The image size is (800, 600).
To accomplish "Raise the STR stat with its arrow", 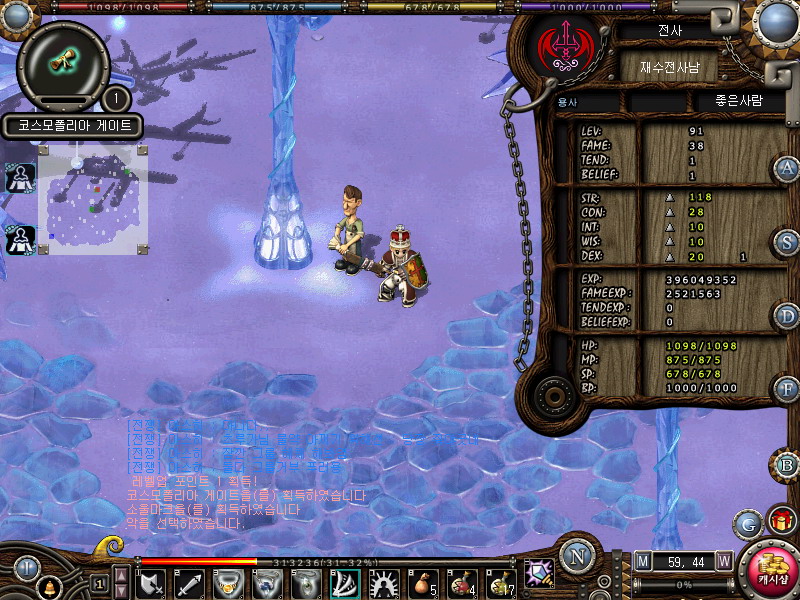I will tap(670, 197).
